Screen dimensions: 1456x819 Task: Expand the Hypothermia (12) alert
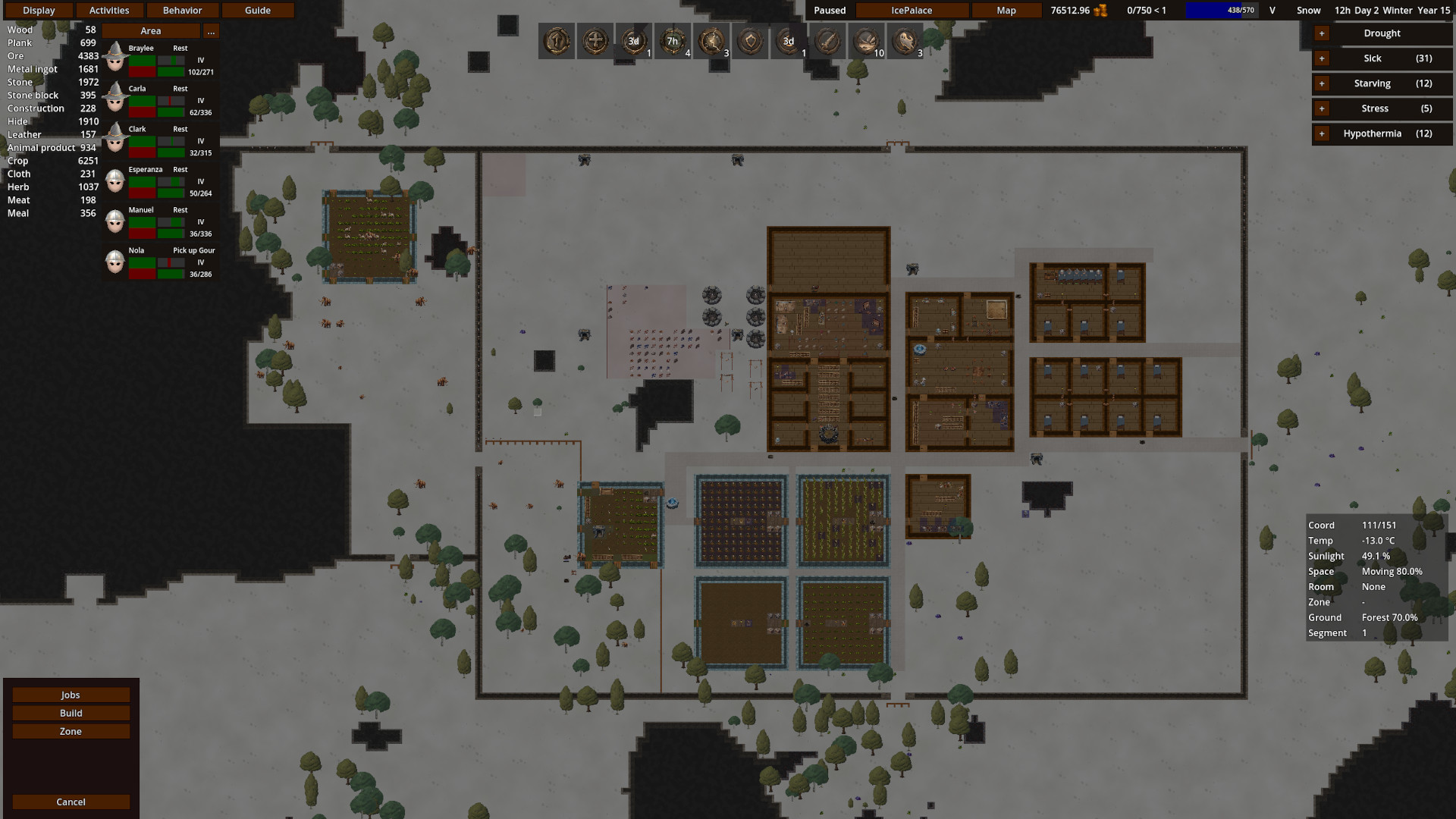(x=1321, y=133)
